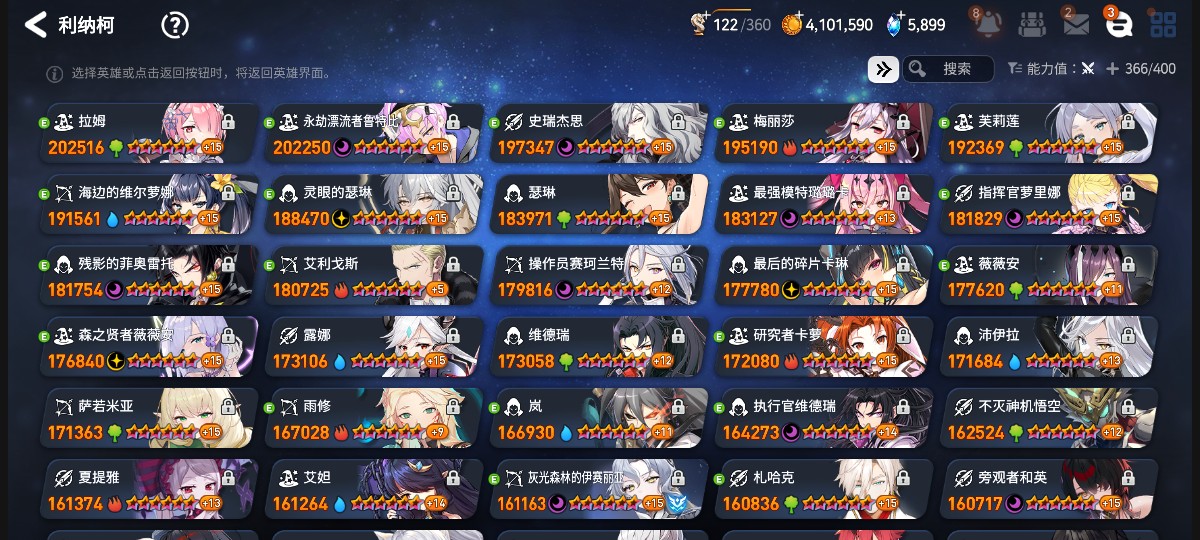Go back from the 利纳柯 hero list
This screenshot has width=1200, height=540.
pos(36,25)
